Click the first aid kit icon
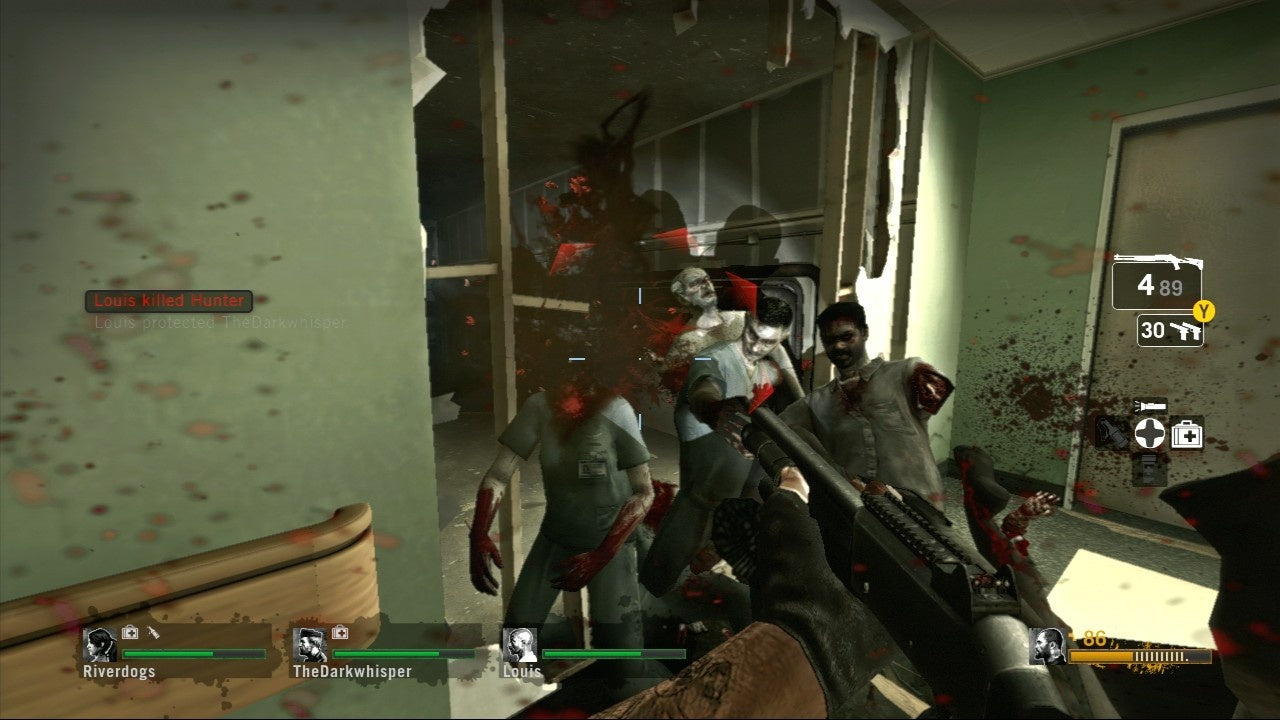This screenshot has height=720, width=1280. (1186, 433)
